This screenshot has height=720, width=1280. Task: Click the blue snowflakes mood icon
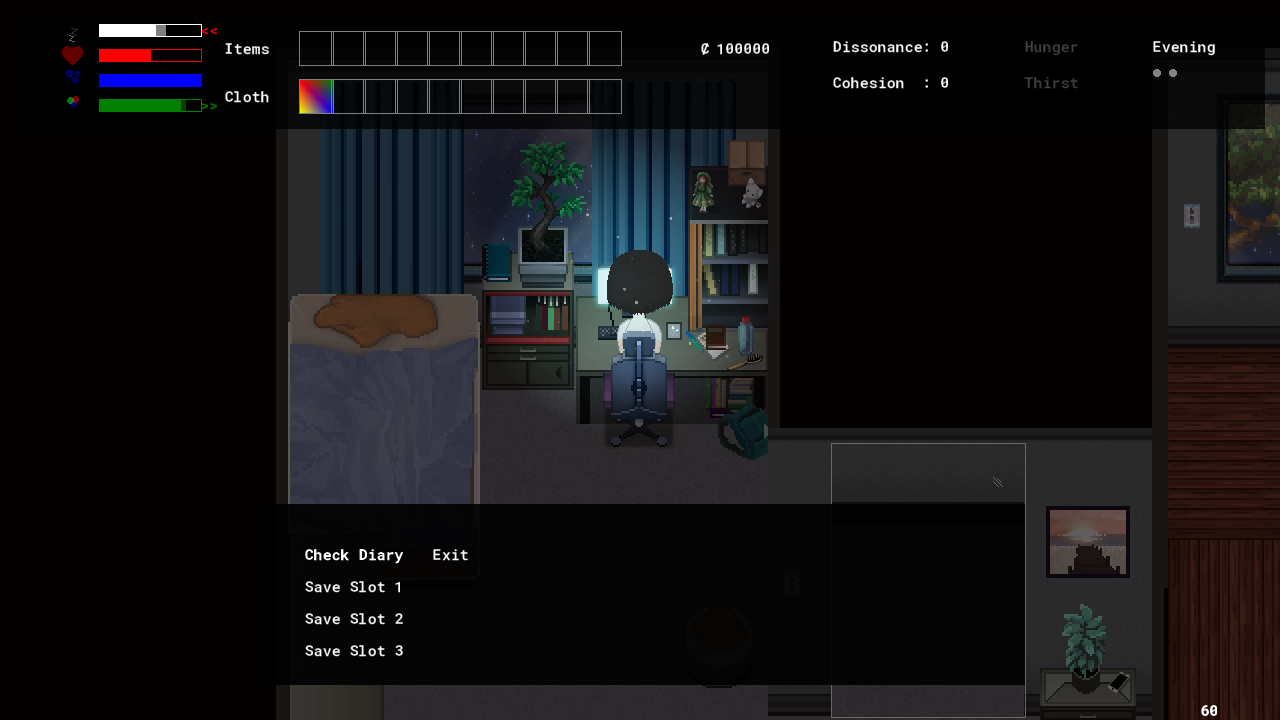point(72,78)
